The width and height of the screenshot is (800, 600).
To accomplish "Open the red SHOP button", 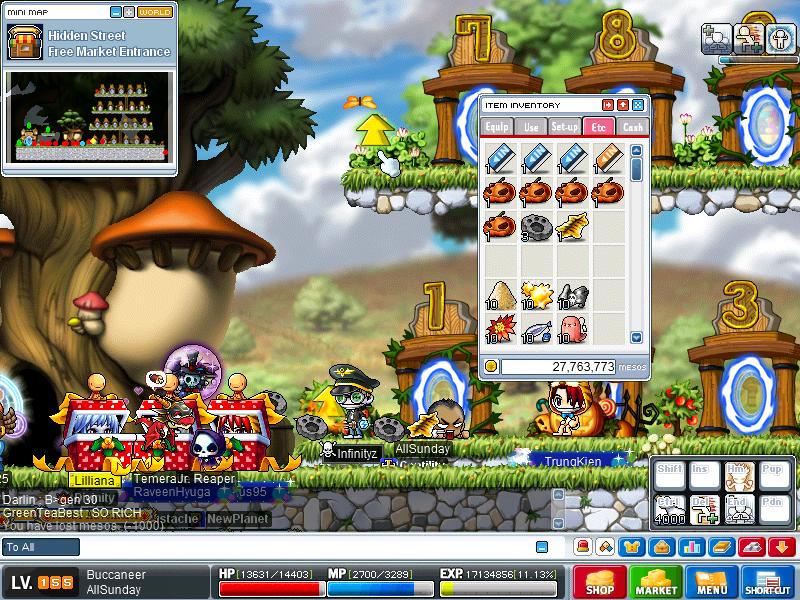I will pyautogui.click(x=598, y=582).
